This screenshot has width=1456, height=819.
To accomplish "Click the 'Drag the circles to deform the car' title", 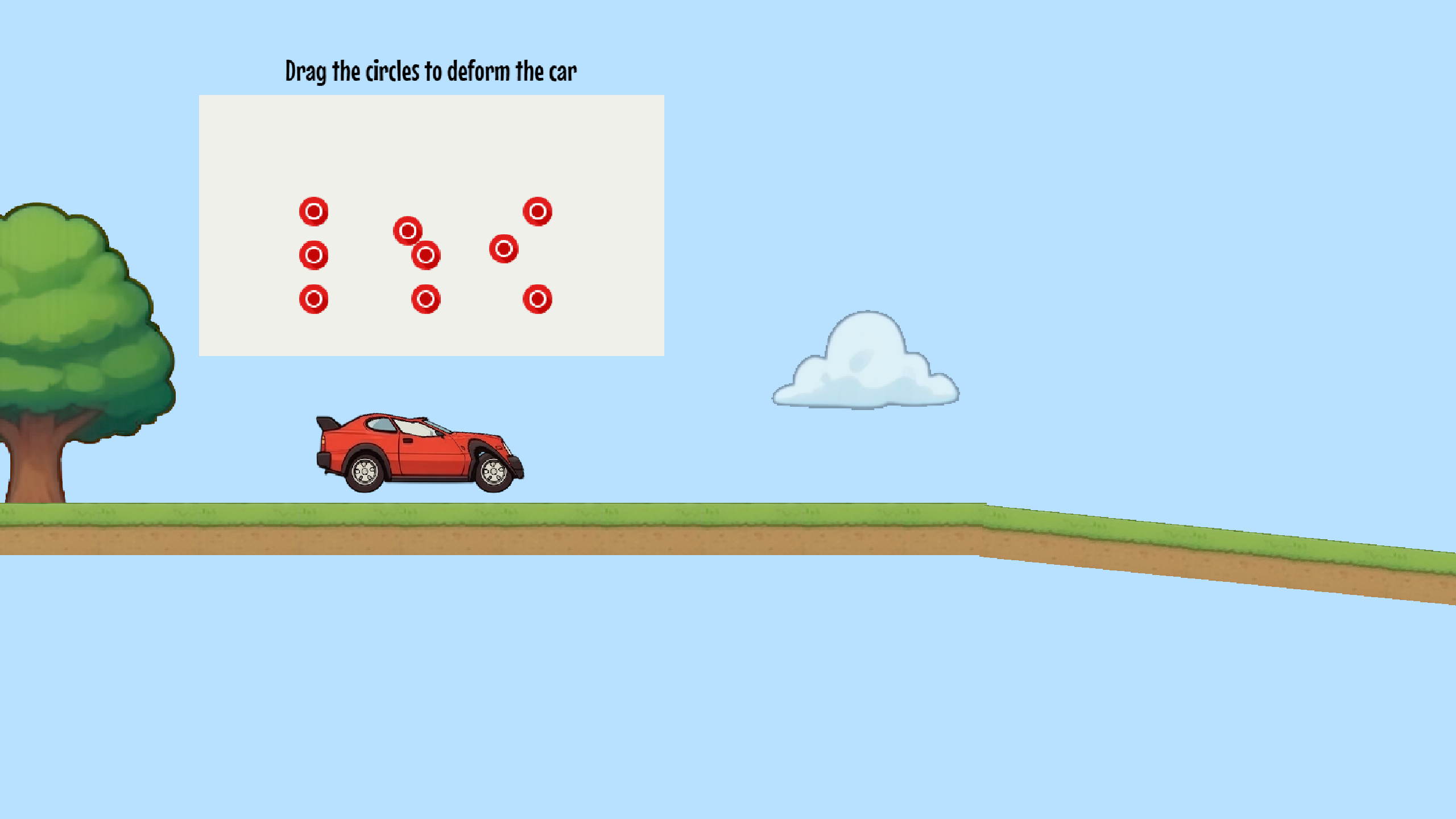I will [431, 71].
